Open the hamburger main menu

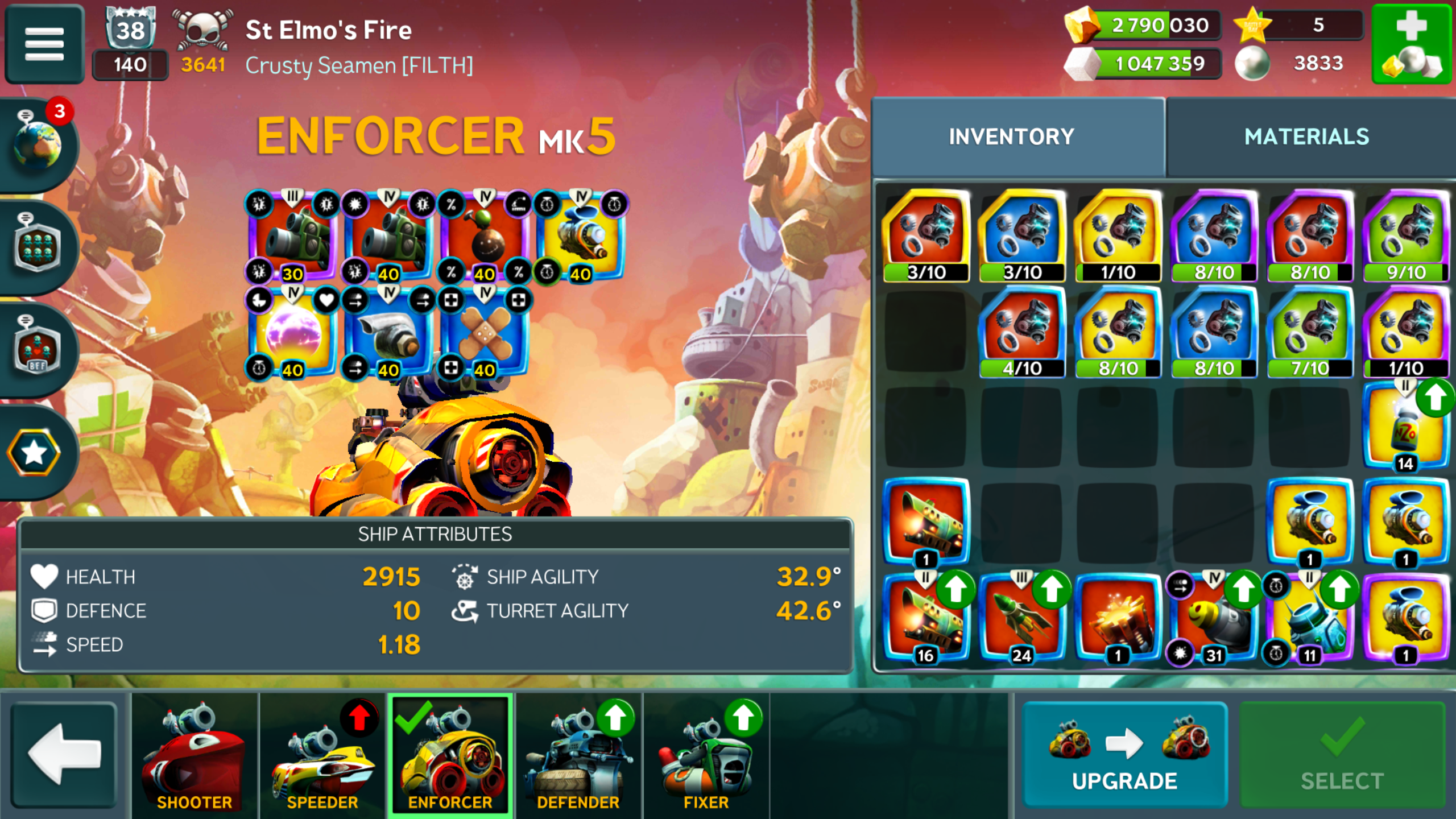click(44, 44)
